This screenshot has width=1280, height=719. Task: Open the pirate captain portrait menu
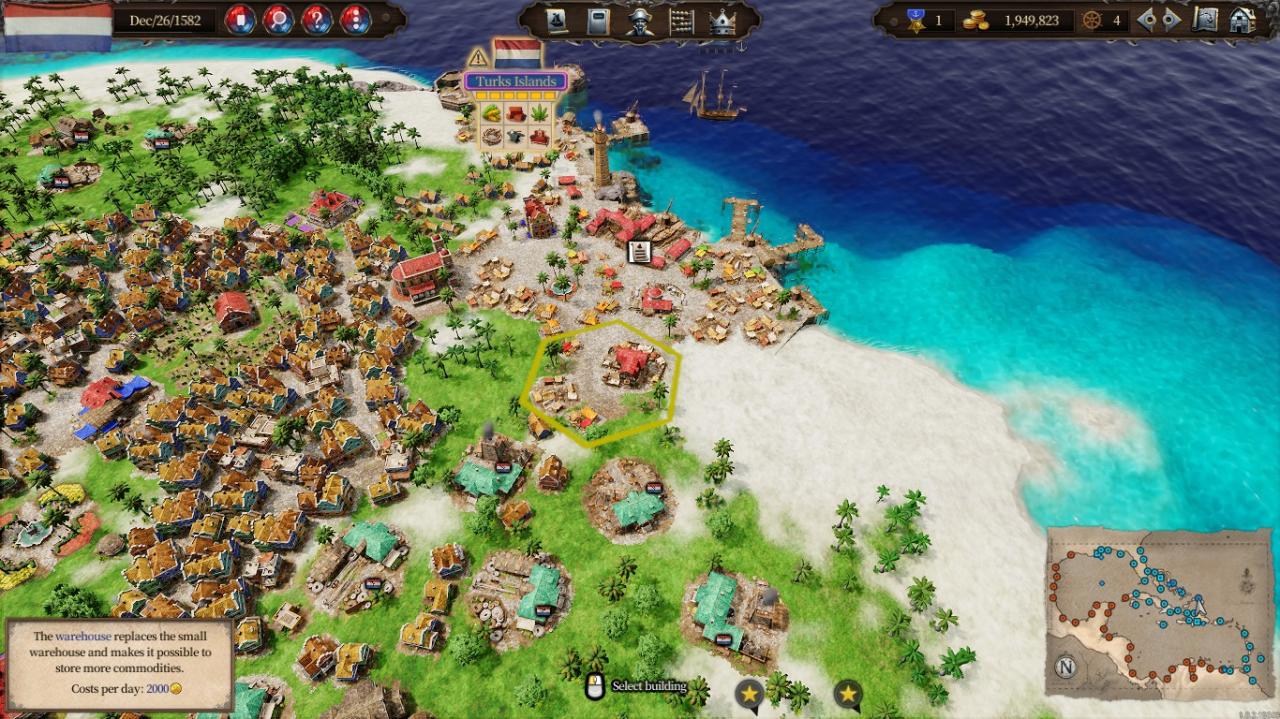click(x=639, y=21)
